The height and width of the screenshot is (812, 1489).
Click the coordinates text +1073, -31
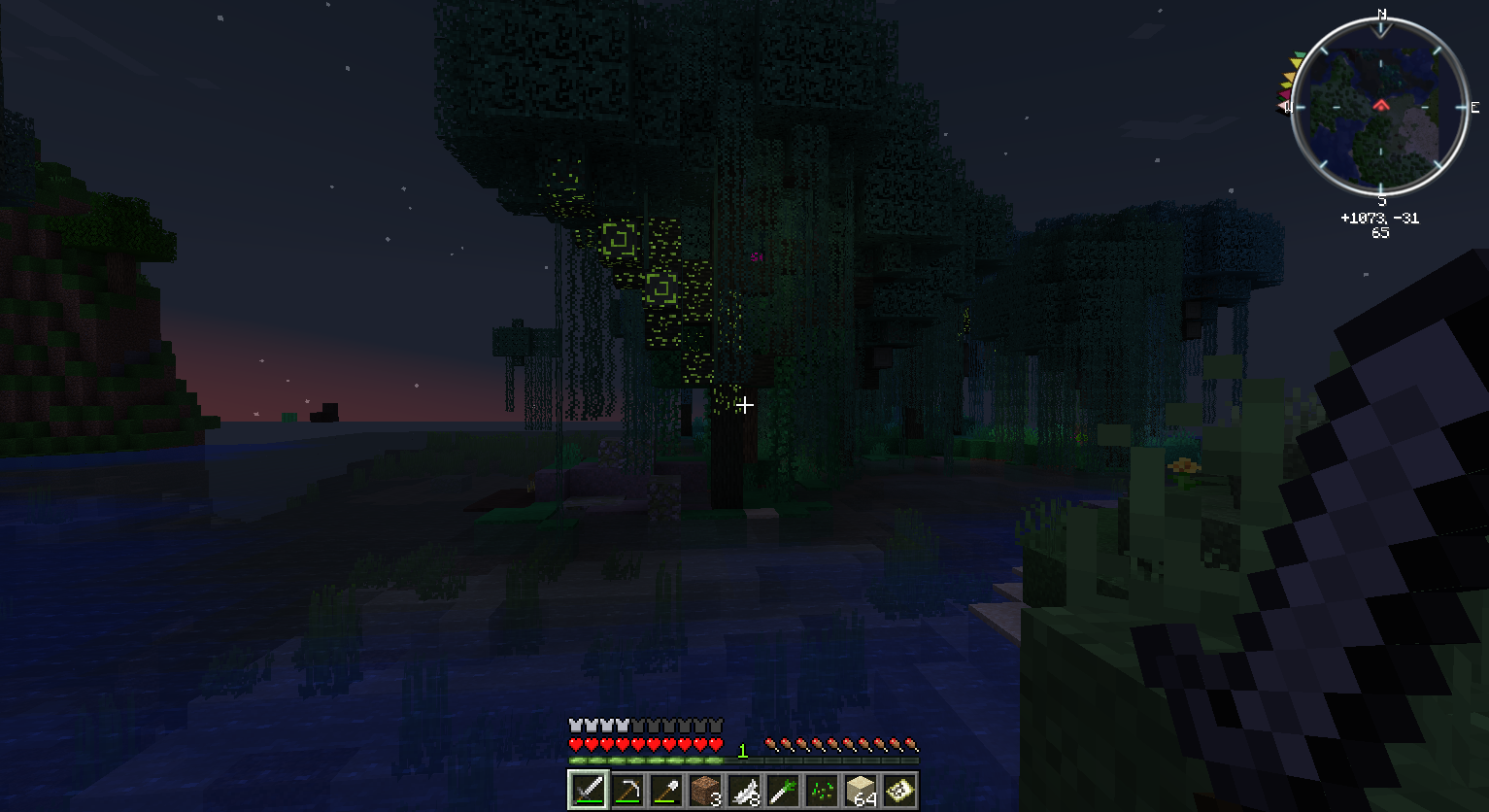point(1378,218)
